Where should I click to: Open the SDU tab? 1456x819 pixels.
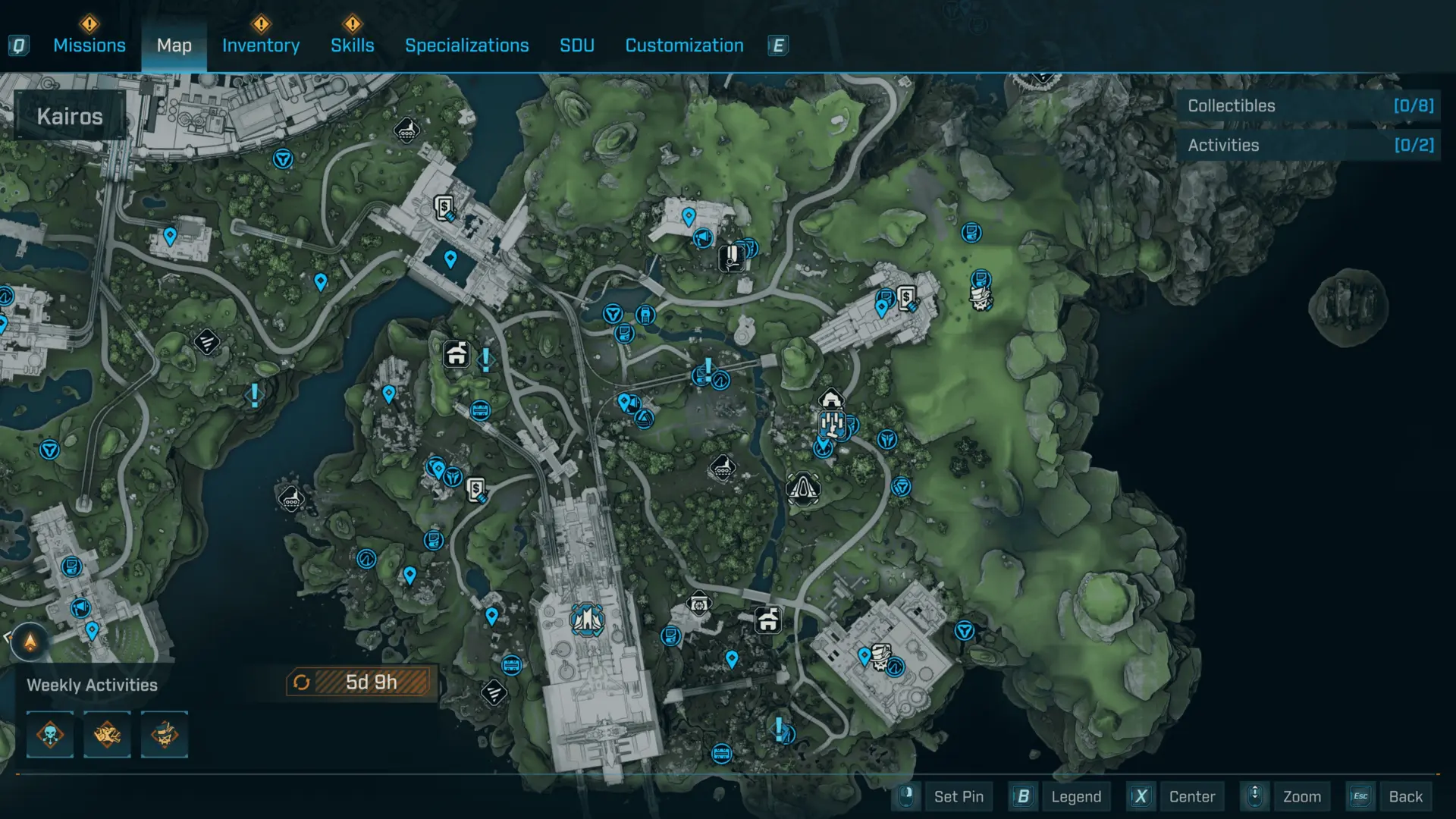(x=576, y=45)
